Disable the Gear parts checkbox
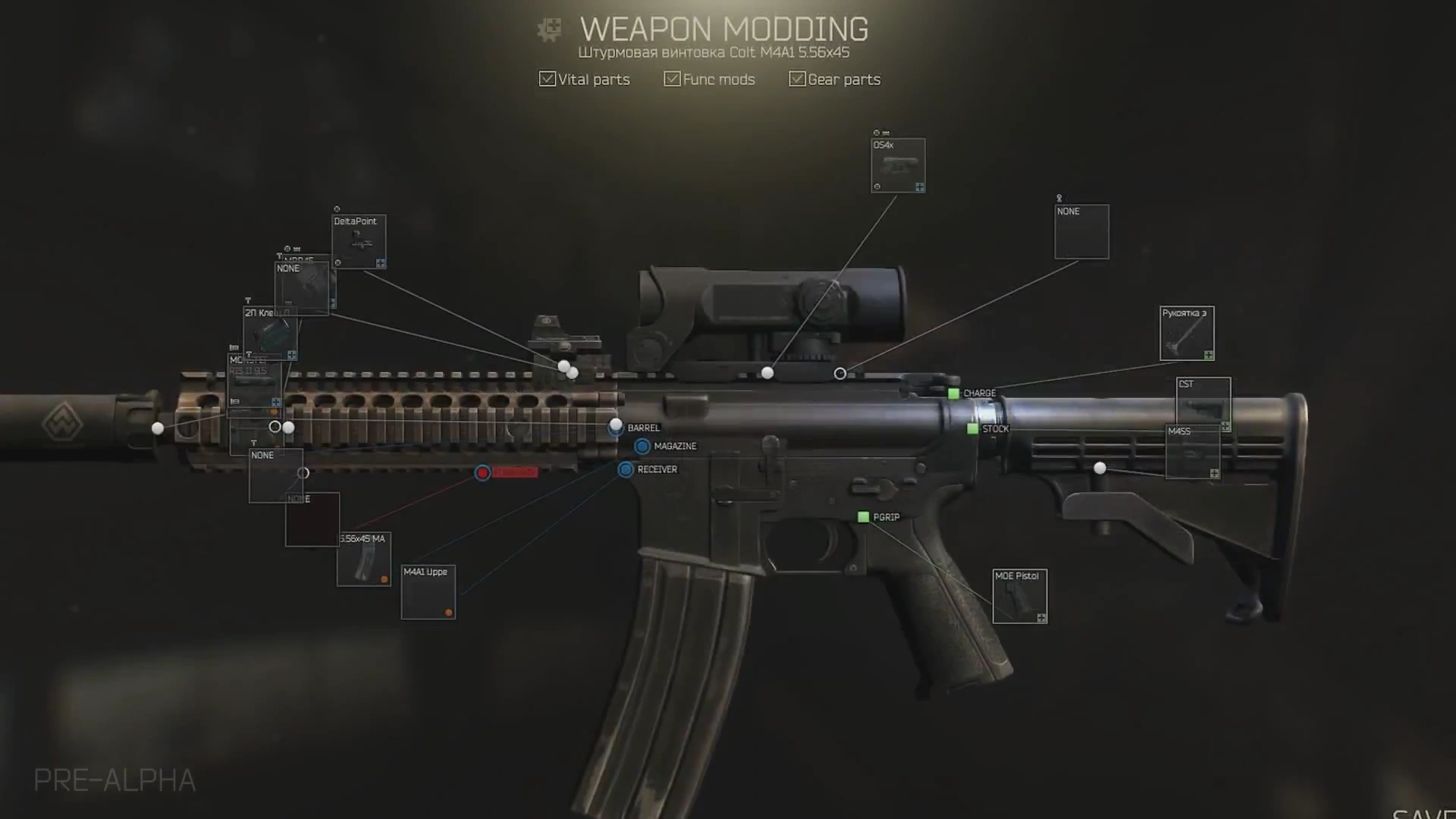This screenshot has height=819, width=1456. (x=796, y=78)
